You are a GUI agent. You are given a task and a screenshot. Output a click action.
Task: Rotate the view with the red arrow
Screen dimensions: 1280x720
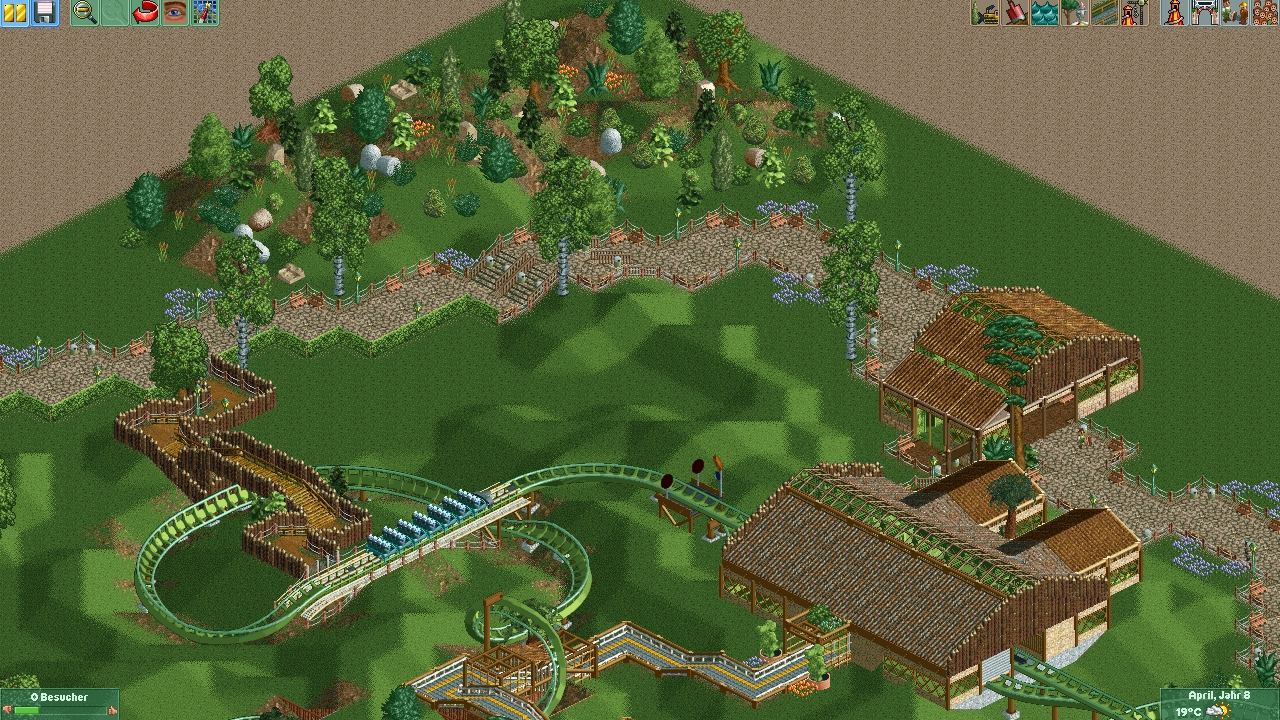pos(145,12)
